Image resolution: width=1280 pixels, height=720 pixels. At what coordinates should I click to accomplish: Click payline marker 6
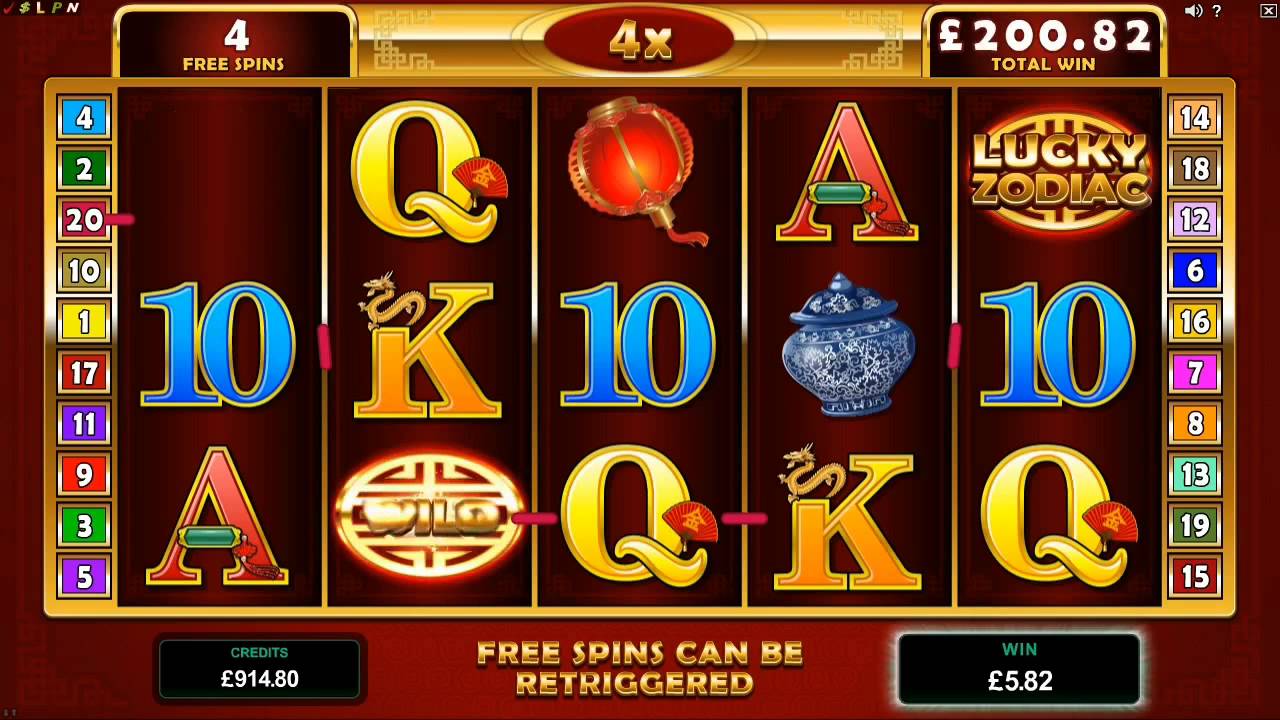[1195, 270]
